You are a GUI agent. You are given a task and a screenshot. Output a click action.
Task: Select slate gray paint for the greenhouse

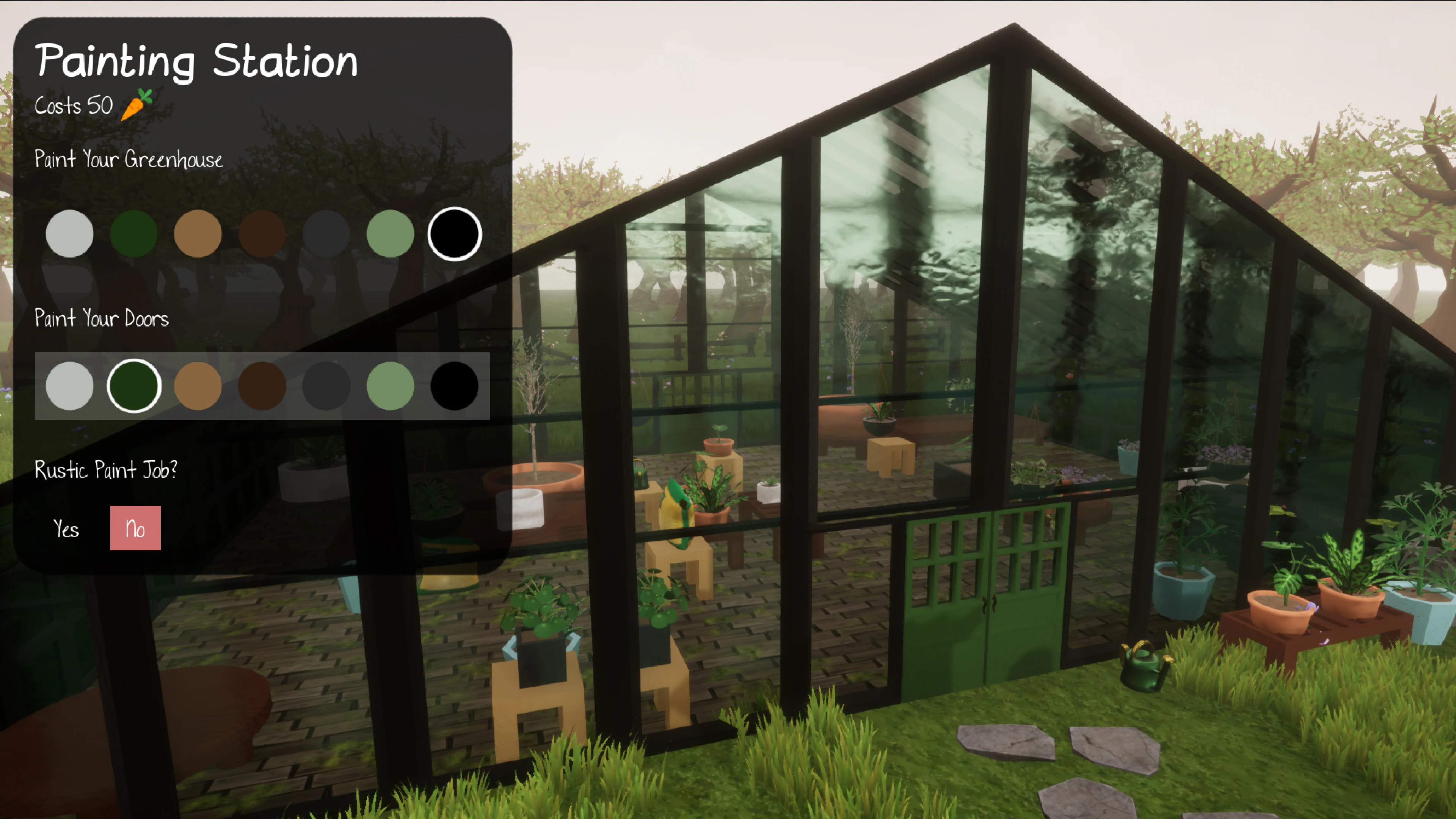327,234
